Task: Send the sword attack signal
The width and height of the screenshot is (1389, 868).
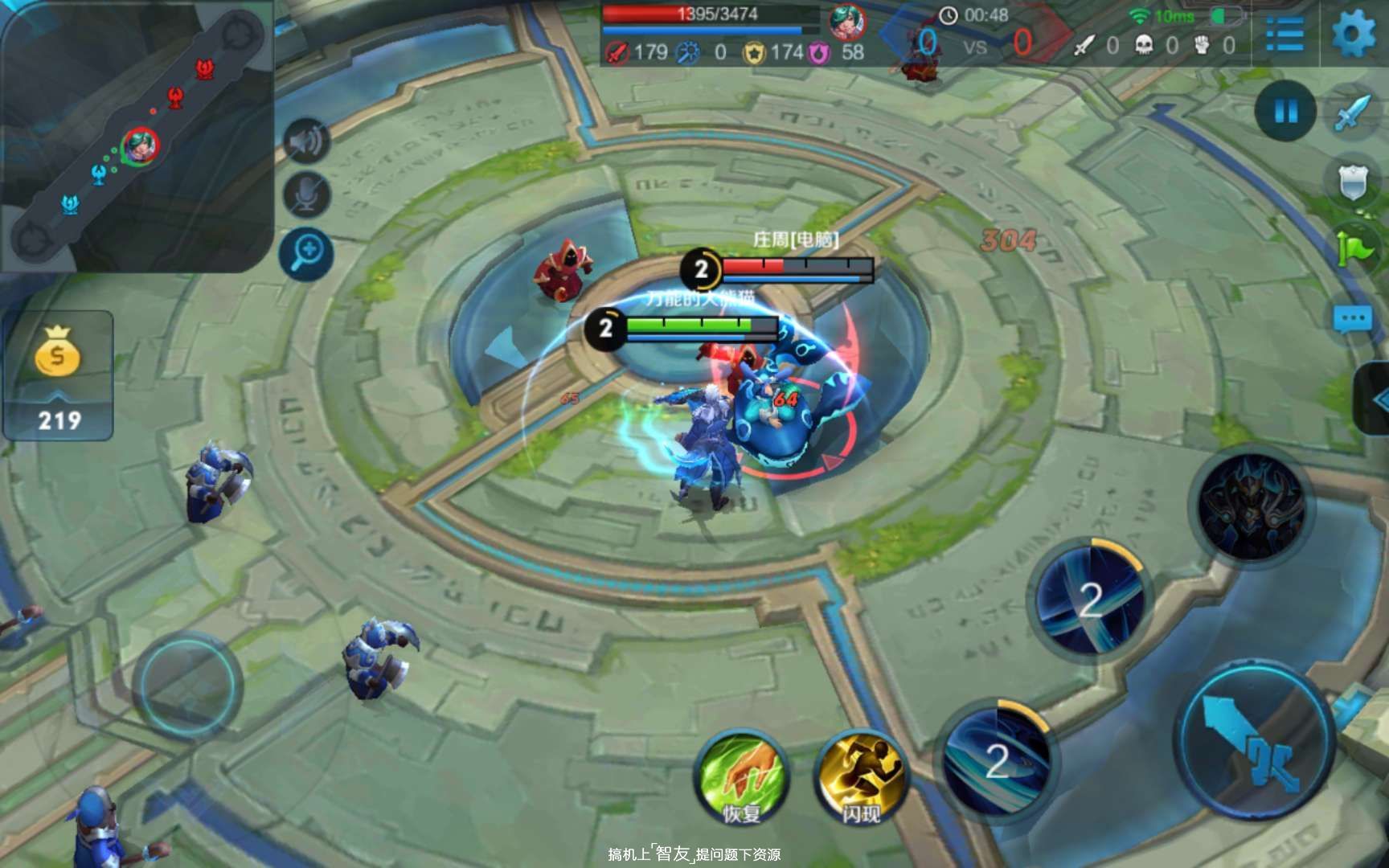Action: (1354, 113)
